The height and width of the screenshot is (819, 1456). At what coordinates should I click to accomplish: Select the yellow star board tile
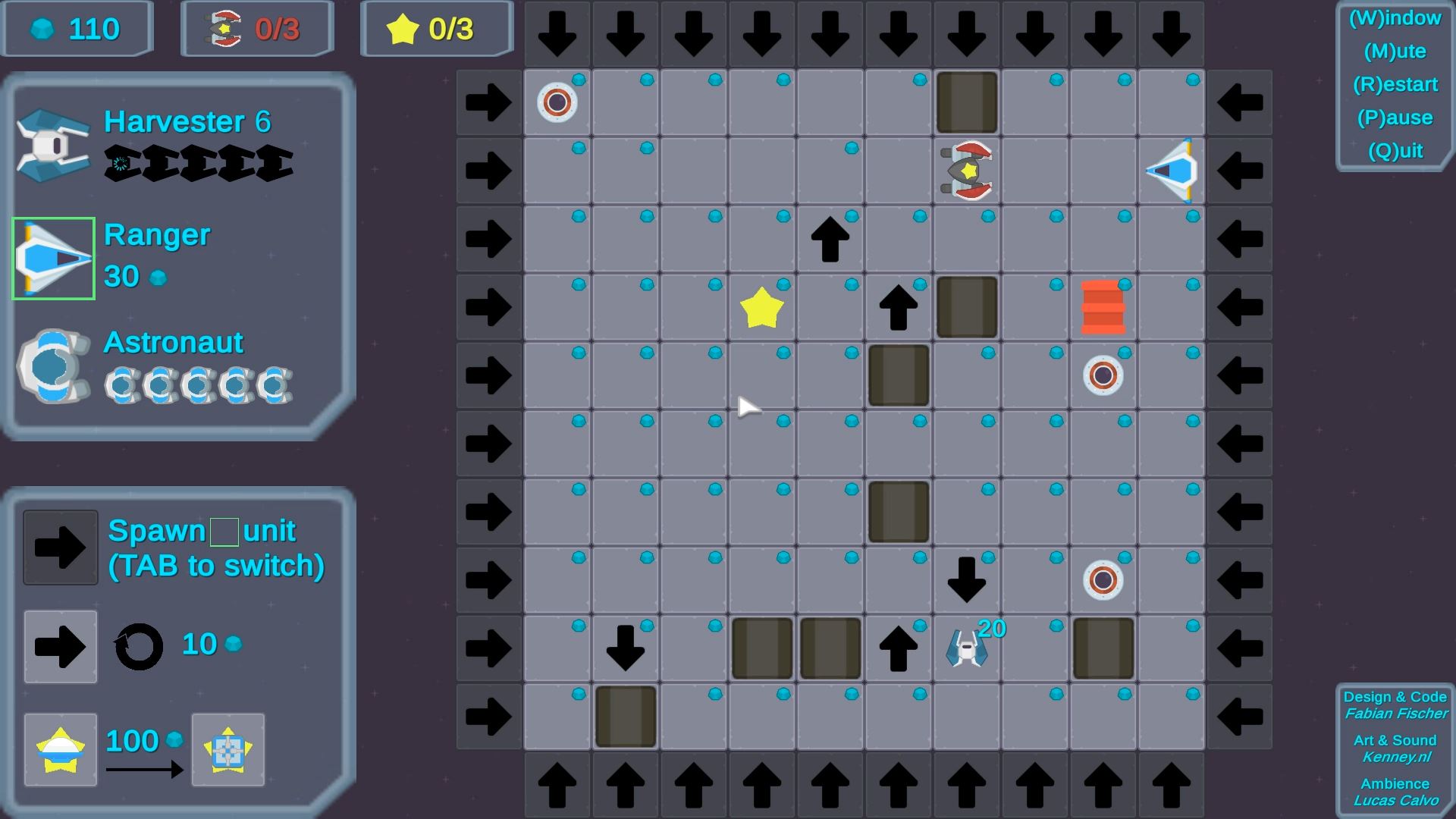761,308
